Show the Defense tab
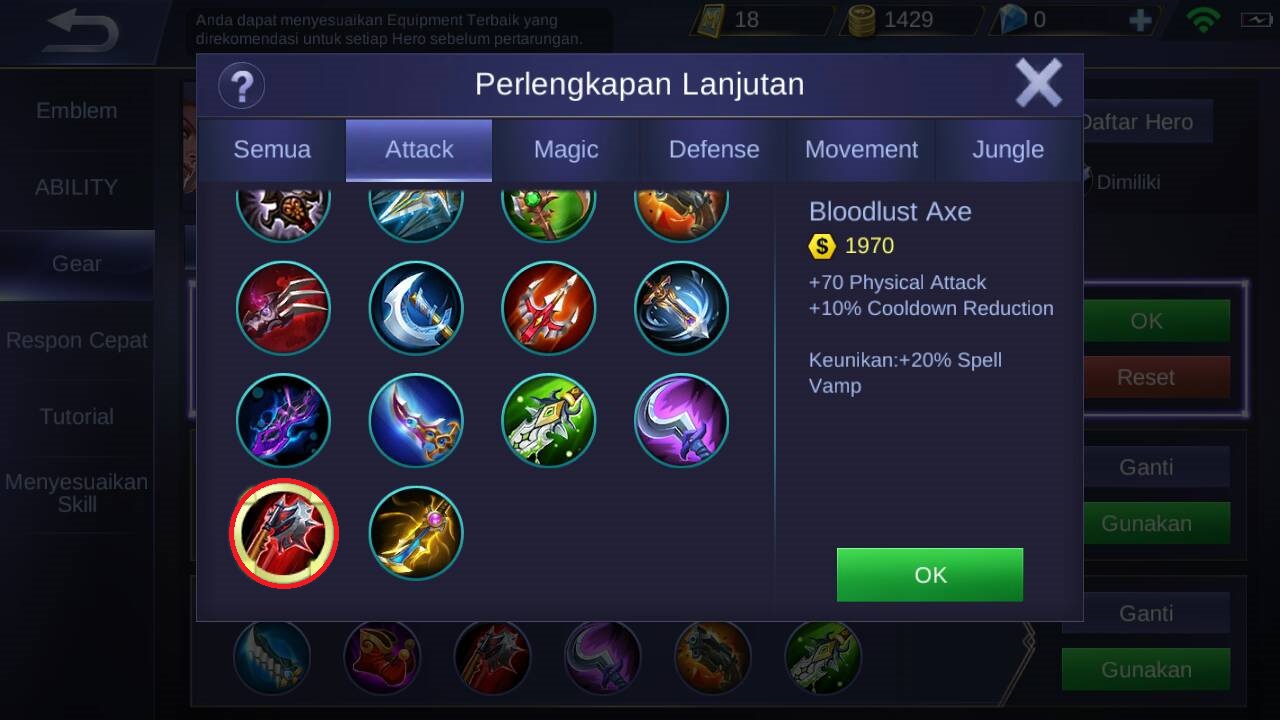Viewport: 1280px width, 720px height. (714, 150)
